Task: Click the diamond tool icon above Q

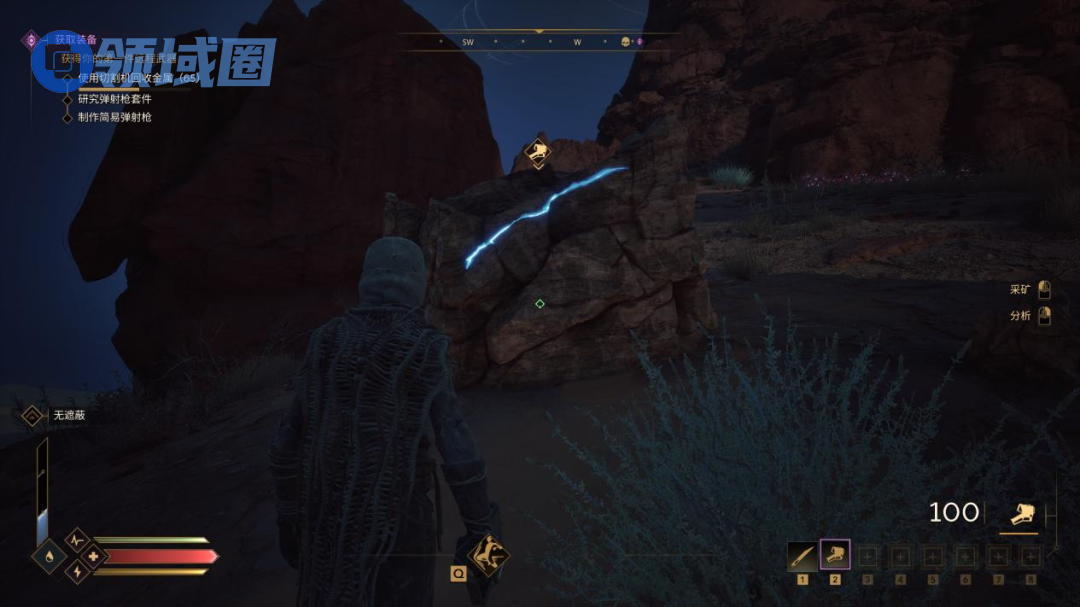Action: point(488,553)
